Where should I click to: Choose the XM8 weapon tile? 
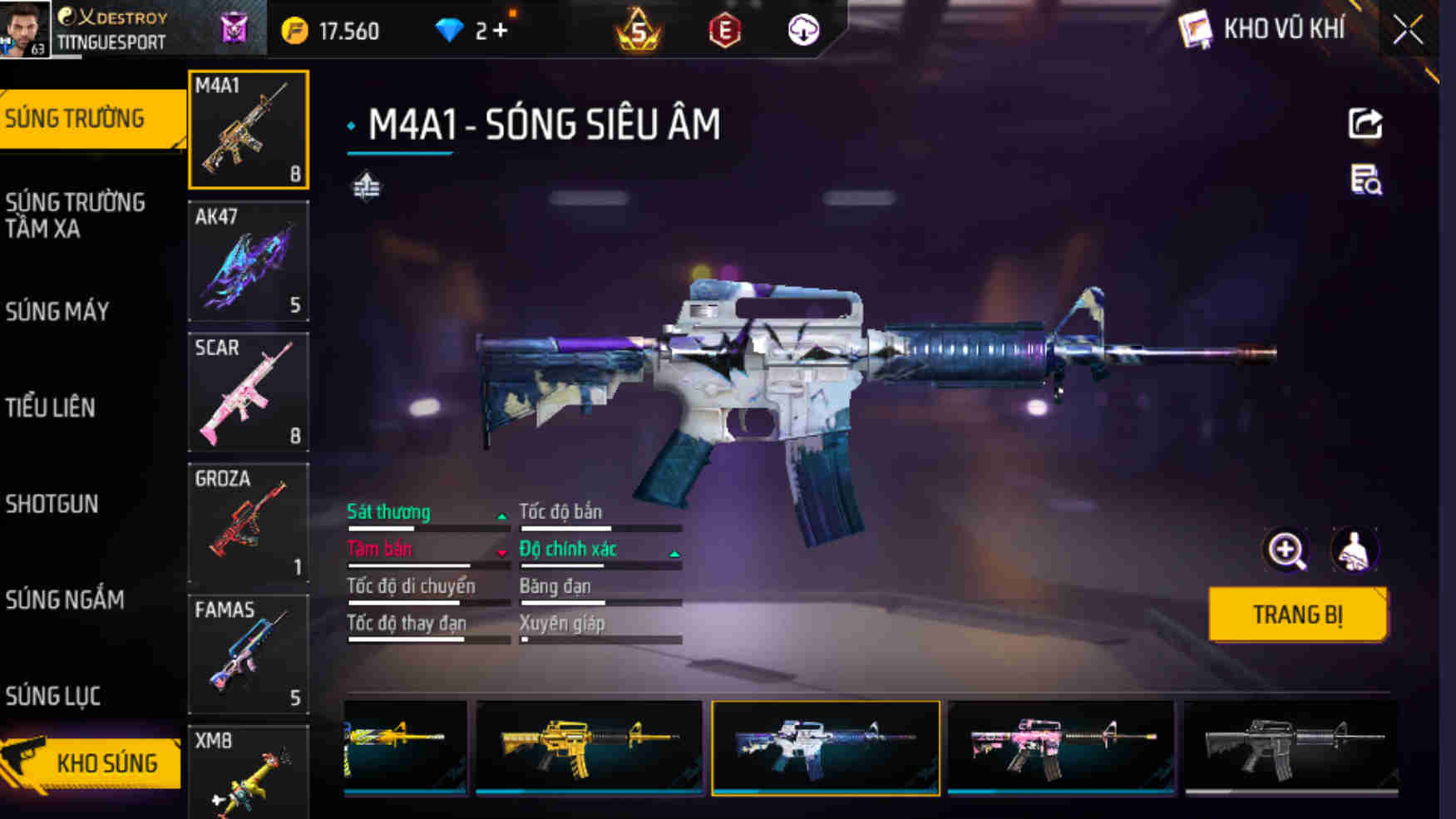(249, 773)
